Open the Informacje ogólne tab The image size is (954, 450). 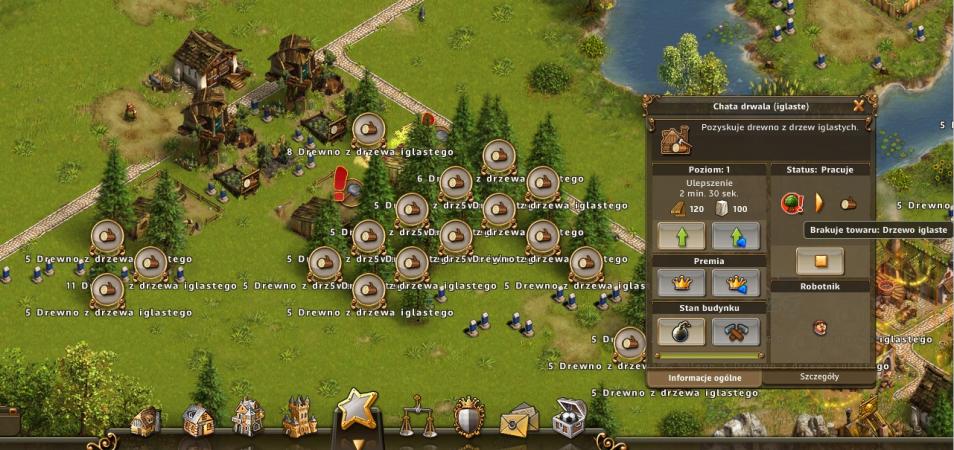tap(704, 378)
